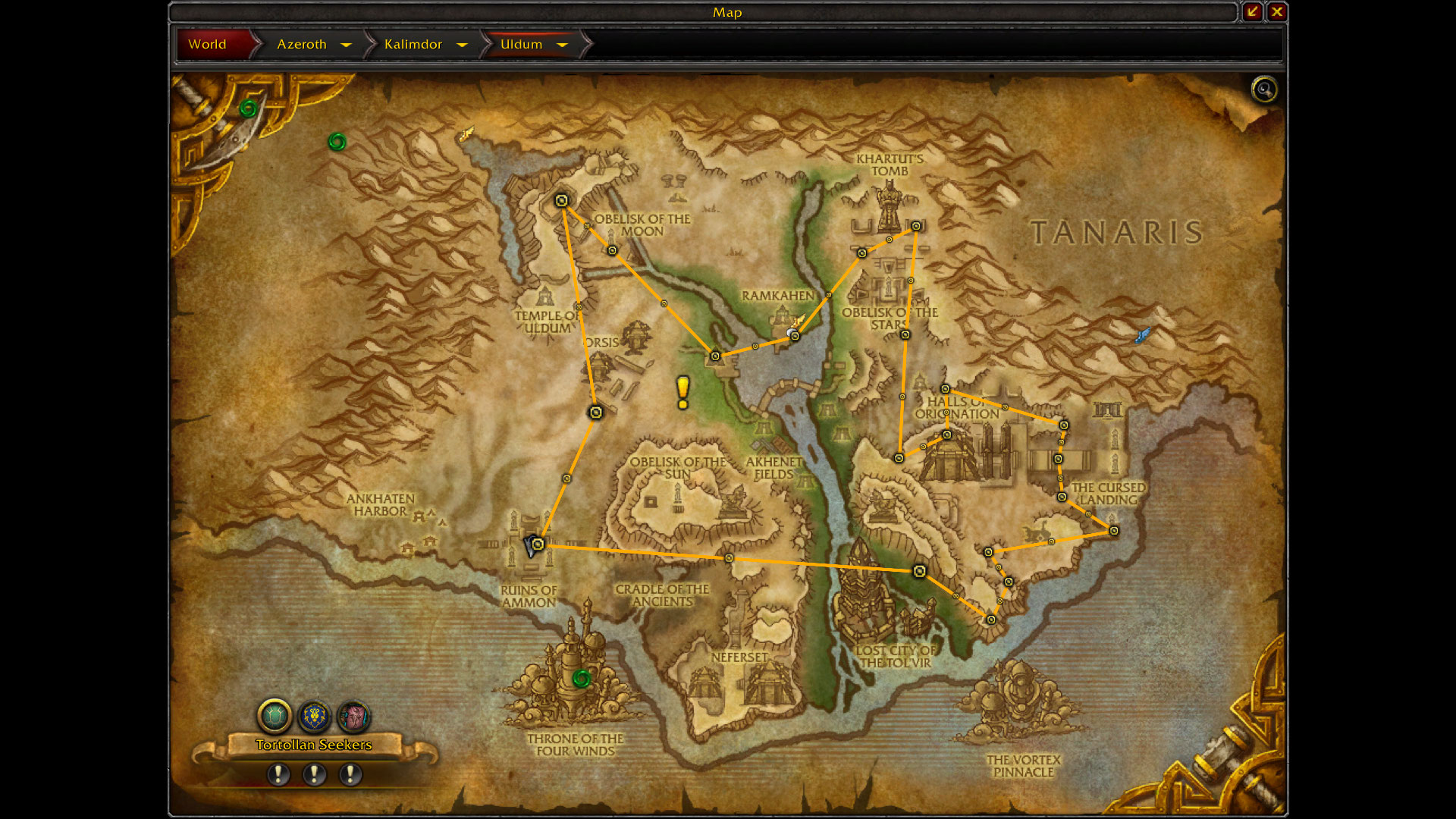Click the gold winged marker at map's northwest
This screenshot has width=1456, height=819.
(x=466, y=134)
